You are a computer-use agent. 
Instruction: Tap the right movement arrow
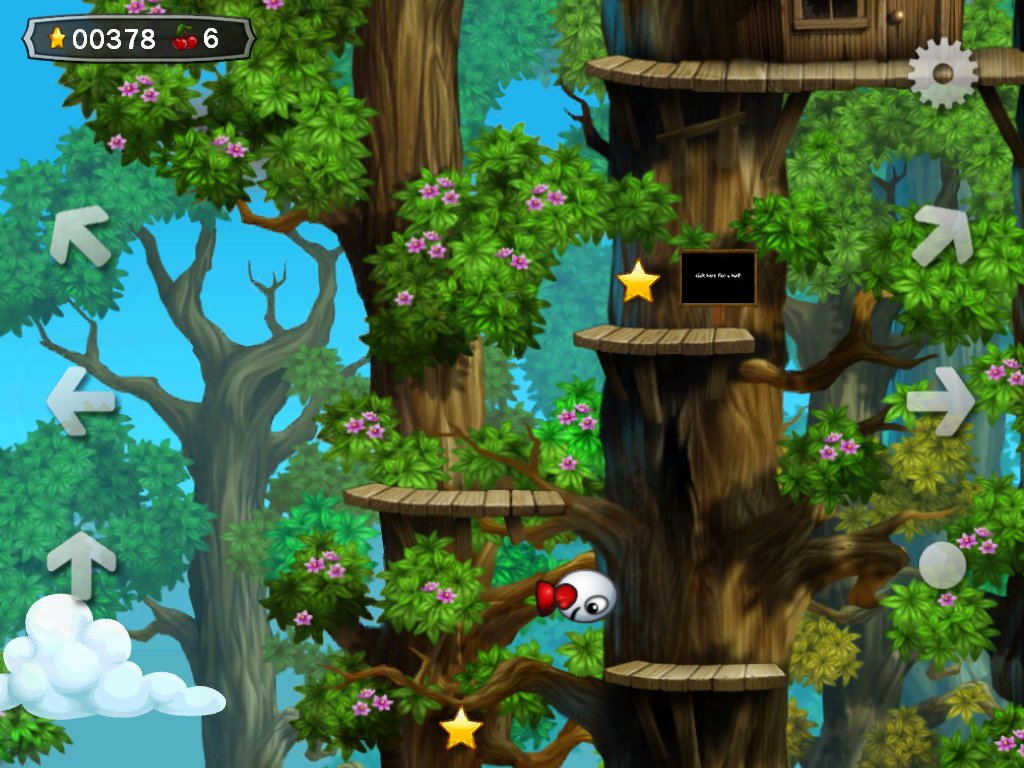941,400
